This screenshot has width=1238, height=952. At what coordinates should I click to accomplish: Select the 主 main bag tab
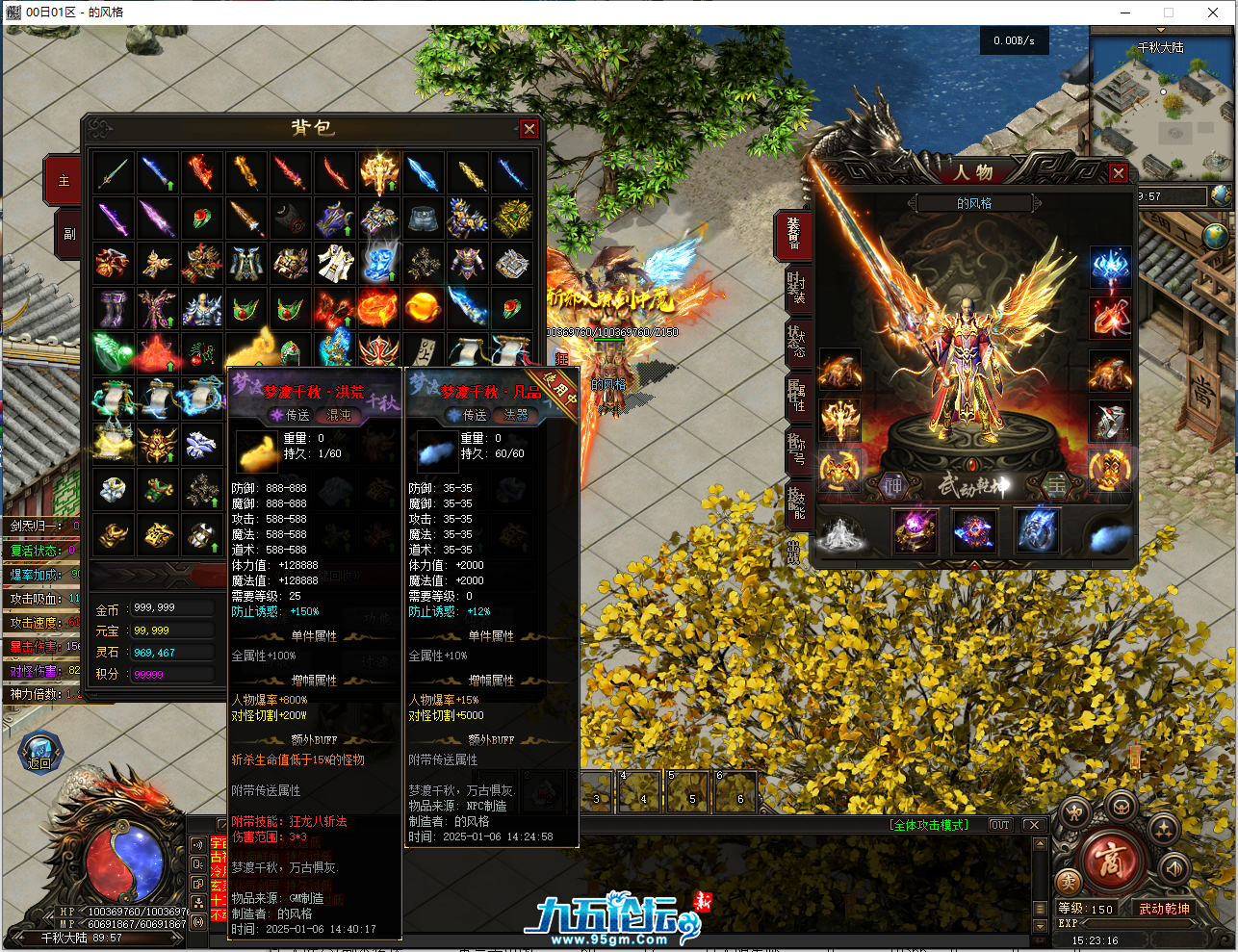coord(64,181)
